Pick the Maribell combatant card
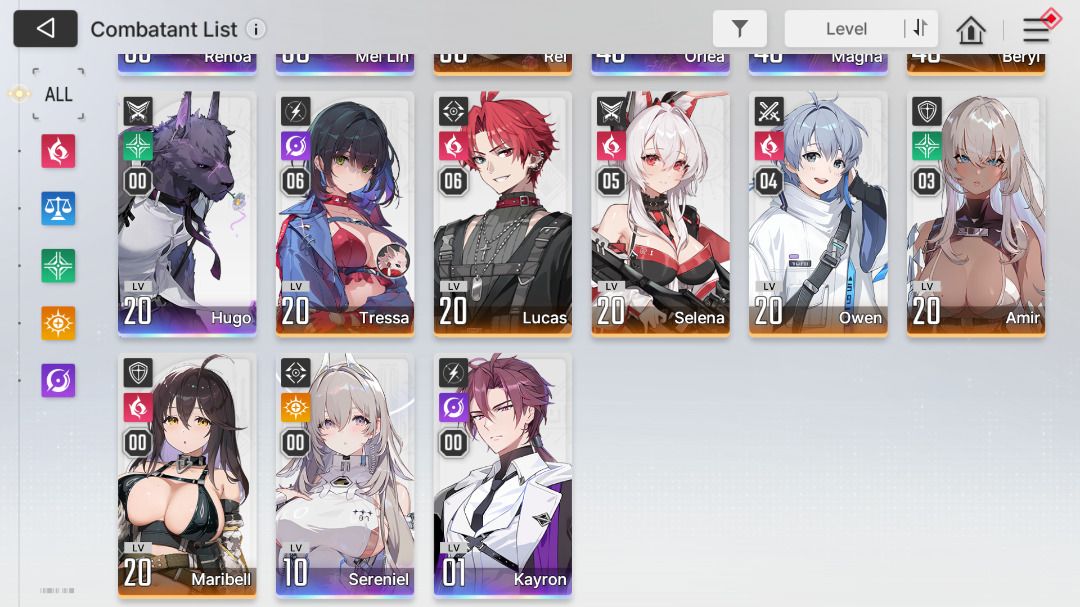Image resolution: width=1080 pixels, height=607 pixels. [187, 475]
